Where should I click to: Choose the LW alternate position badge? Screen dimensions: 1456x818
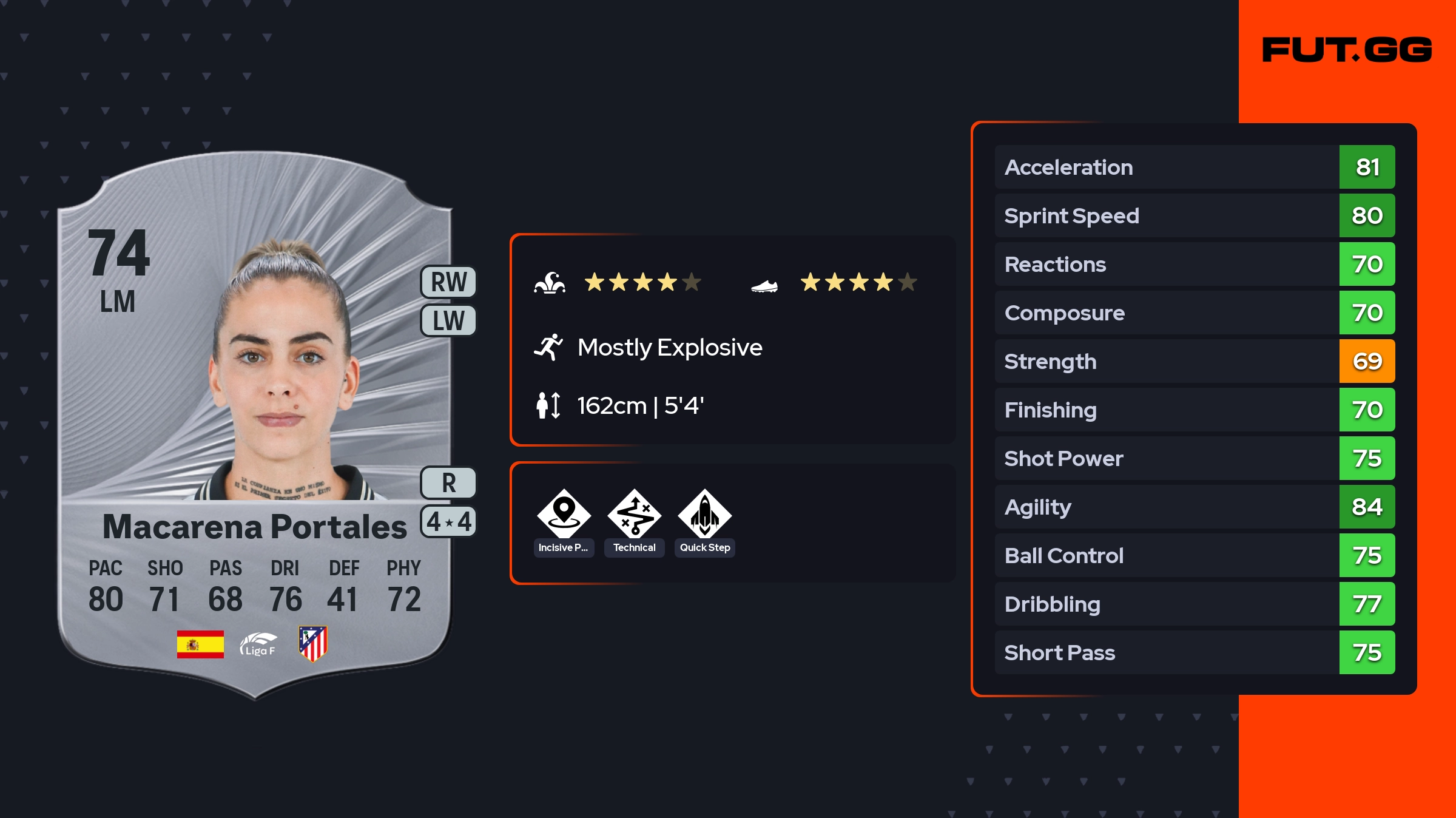click(448, 320)
